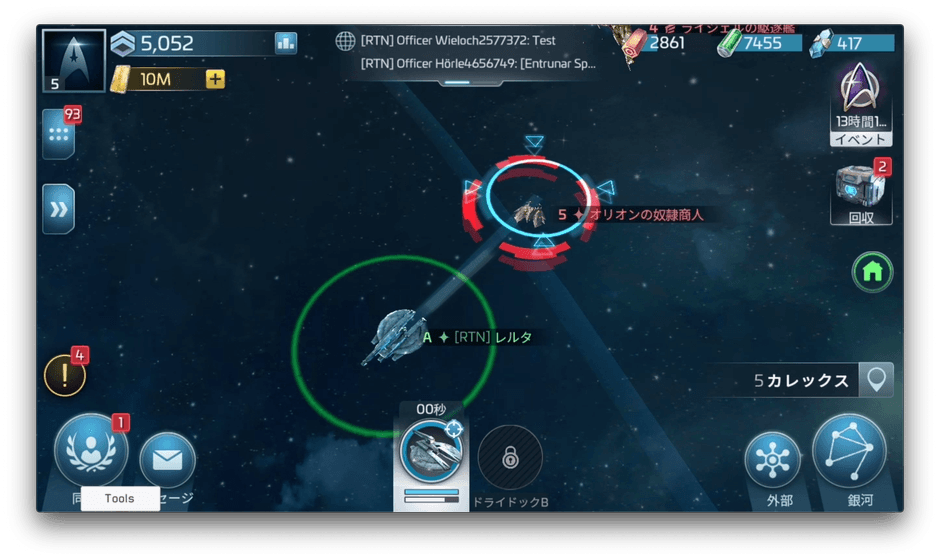
Task: Select the locked Drydock B slot
Action: [x=510, y=459]
